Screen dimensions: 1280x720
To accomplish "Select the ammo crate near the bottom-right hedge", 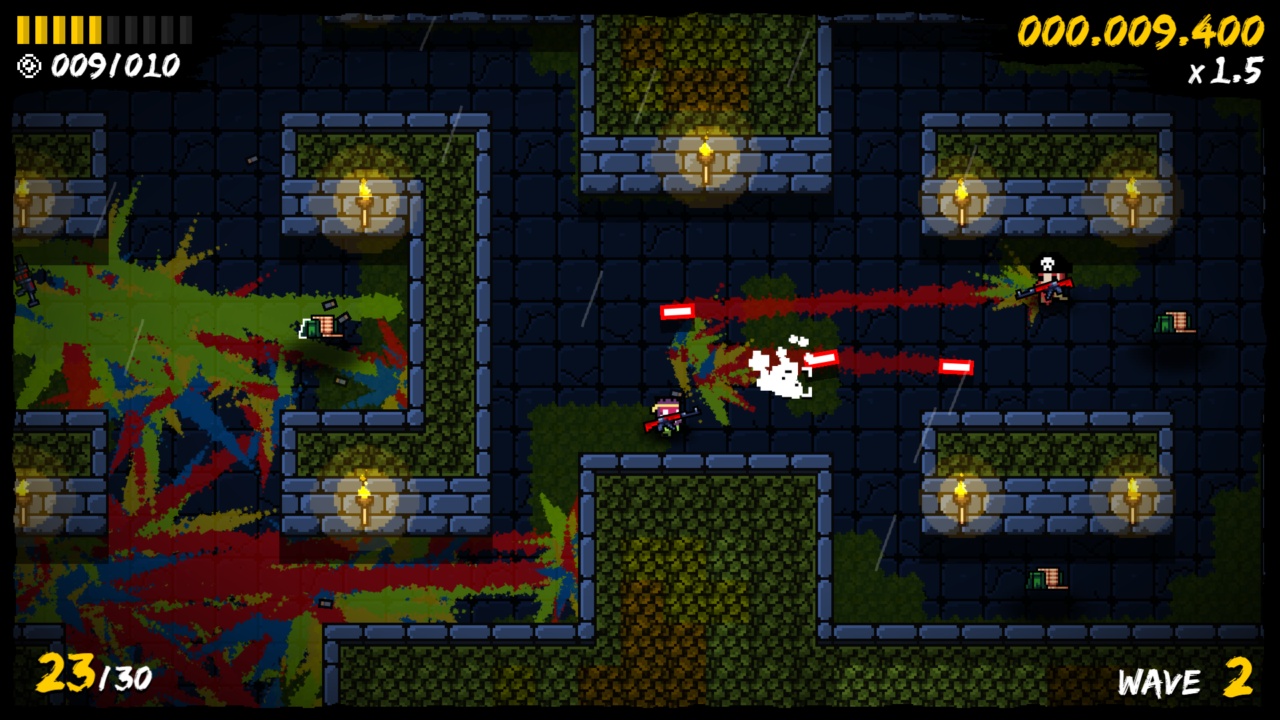I will 1046,577.
